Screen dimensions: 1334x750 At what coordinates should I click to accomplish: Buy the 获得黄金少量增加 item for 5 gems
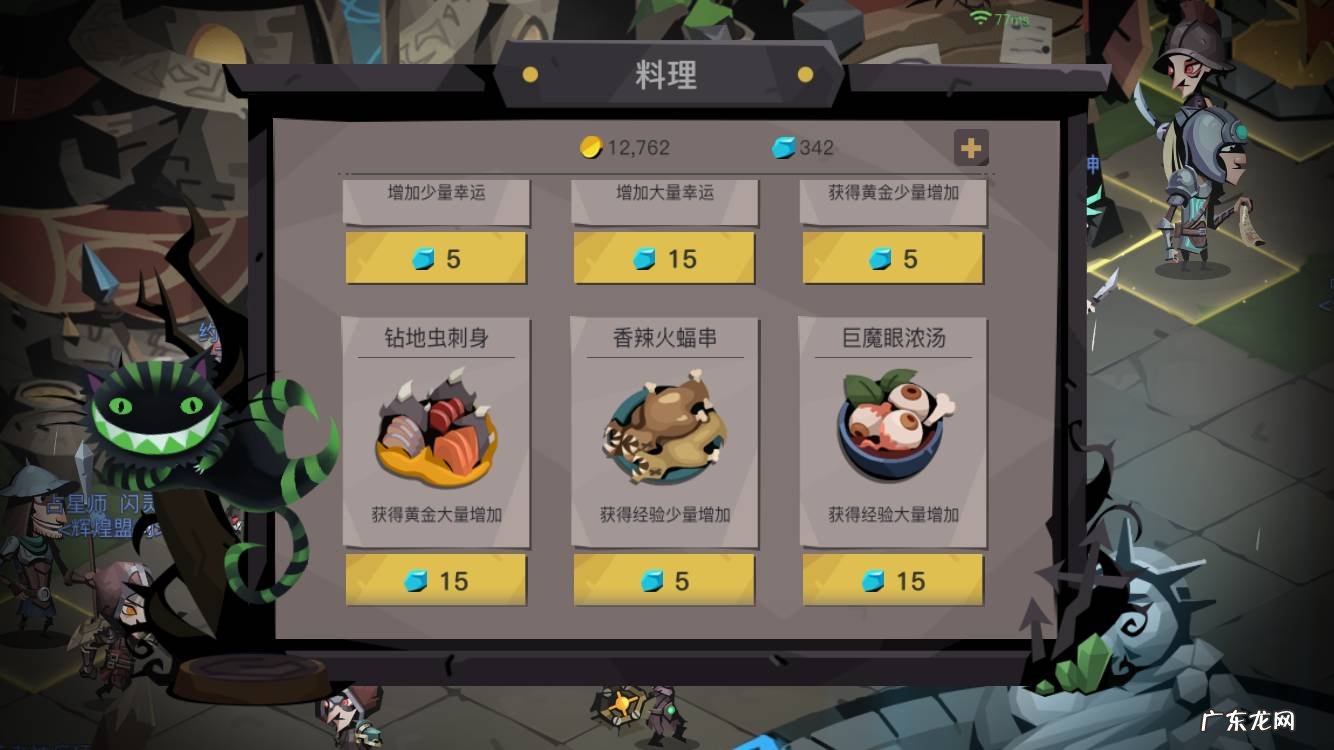(892, 258)
